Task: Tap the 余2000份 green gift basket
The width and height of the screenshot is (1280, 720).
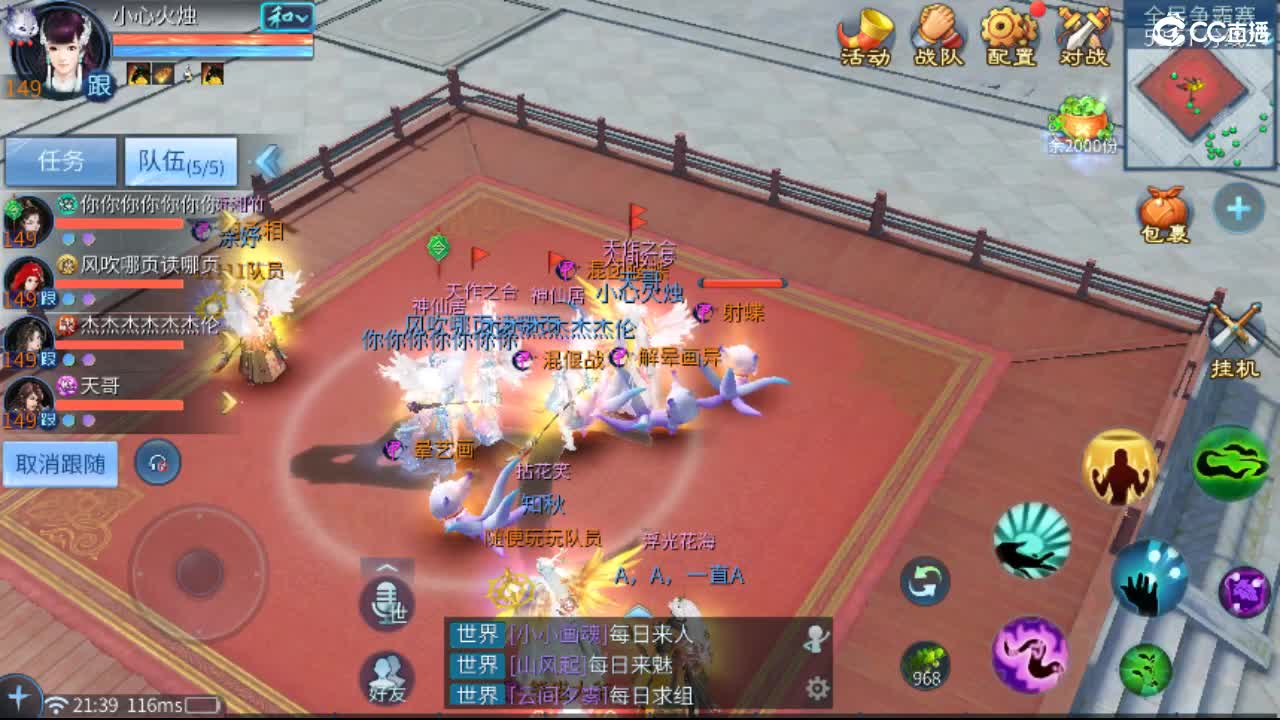Action: [x=1080, y=123]
